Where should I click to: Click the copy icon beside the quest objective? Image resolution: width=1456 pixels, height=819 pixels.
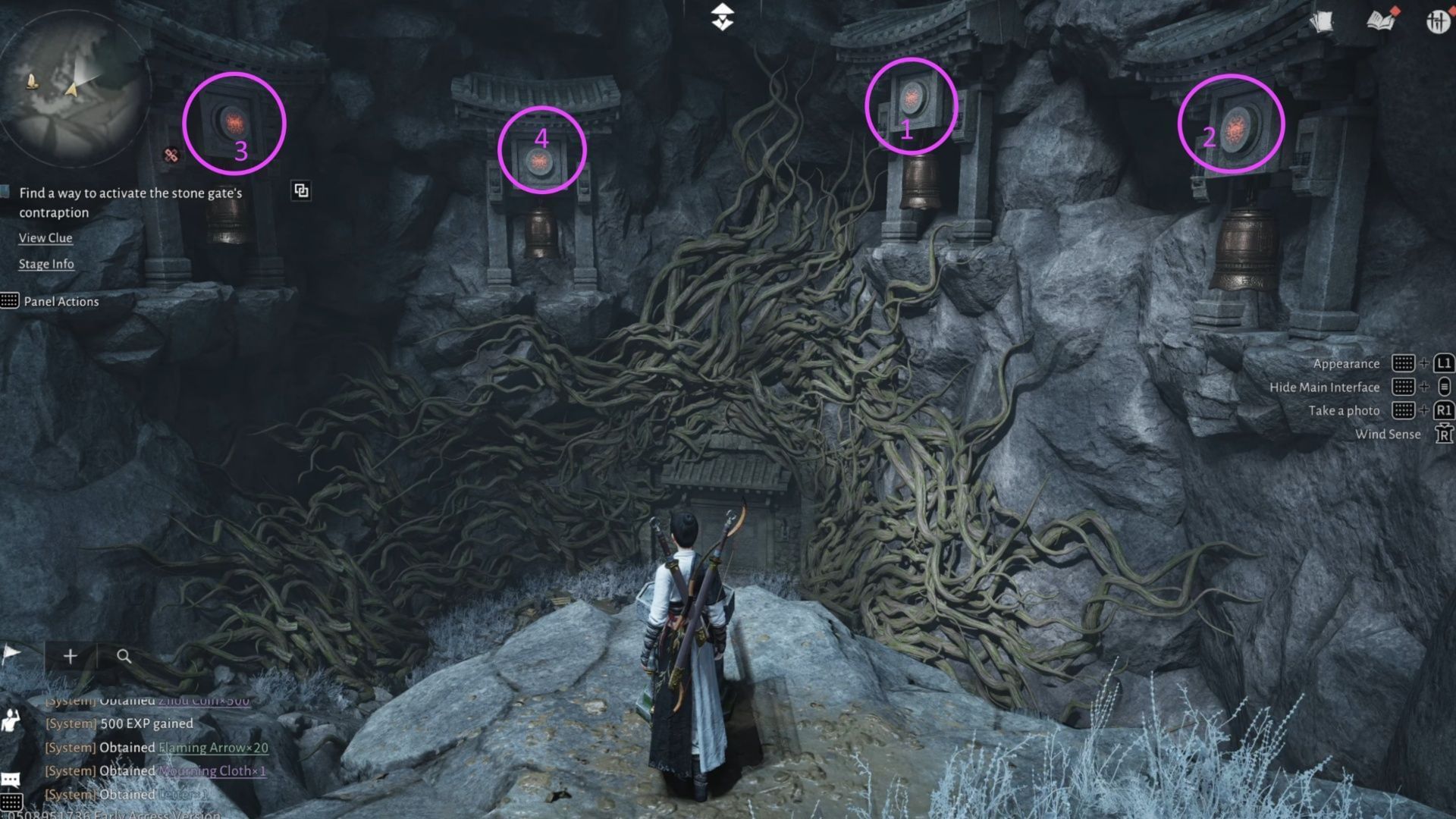(x=300, y=190)
